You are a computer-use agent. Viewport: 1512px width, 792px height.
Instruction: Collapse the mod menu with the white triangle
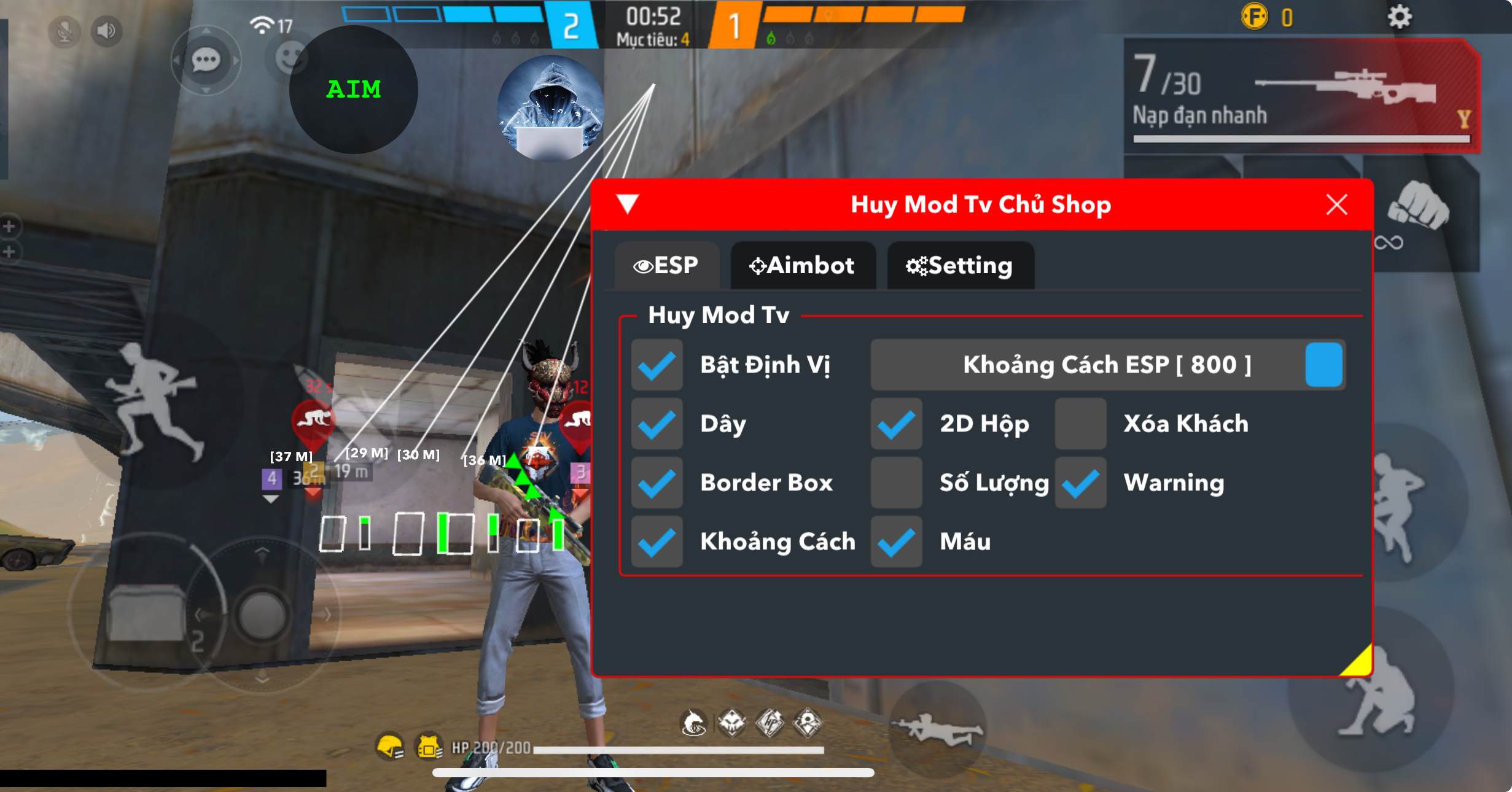628,203
